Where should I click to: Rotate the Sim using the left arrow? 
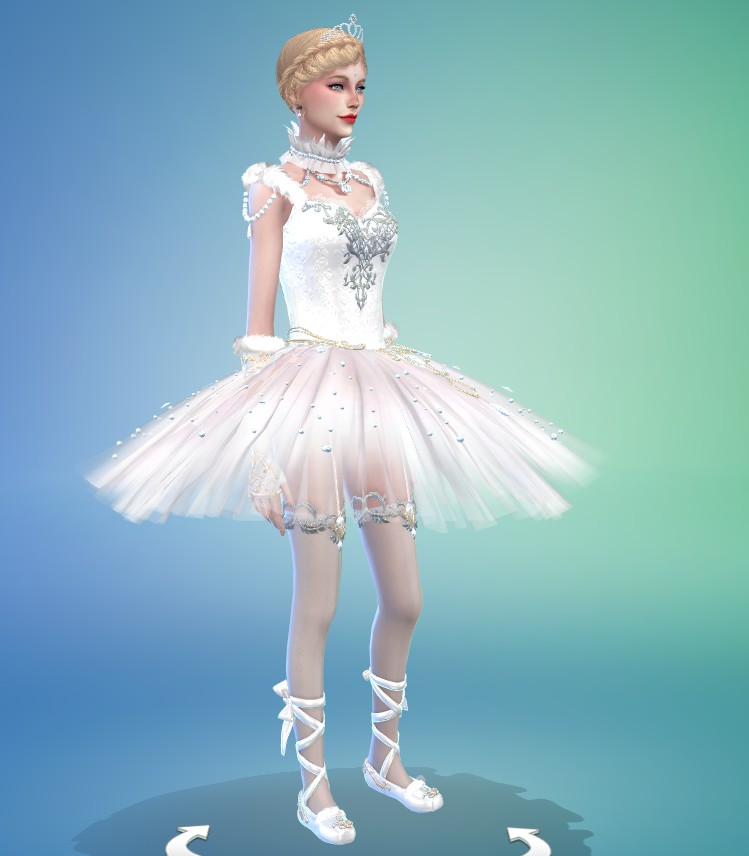[193, 839]
